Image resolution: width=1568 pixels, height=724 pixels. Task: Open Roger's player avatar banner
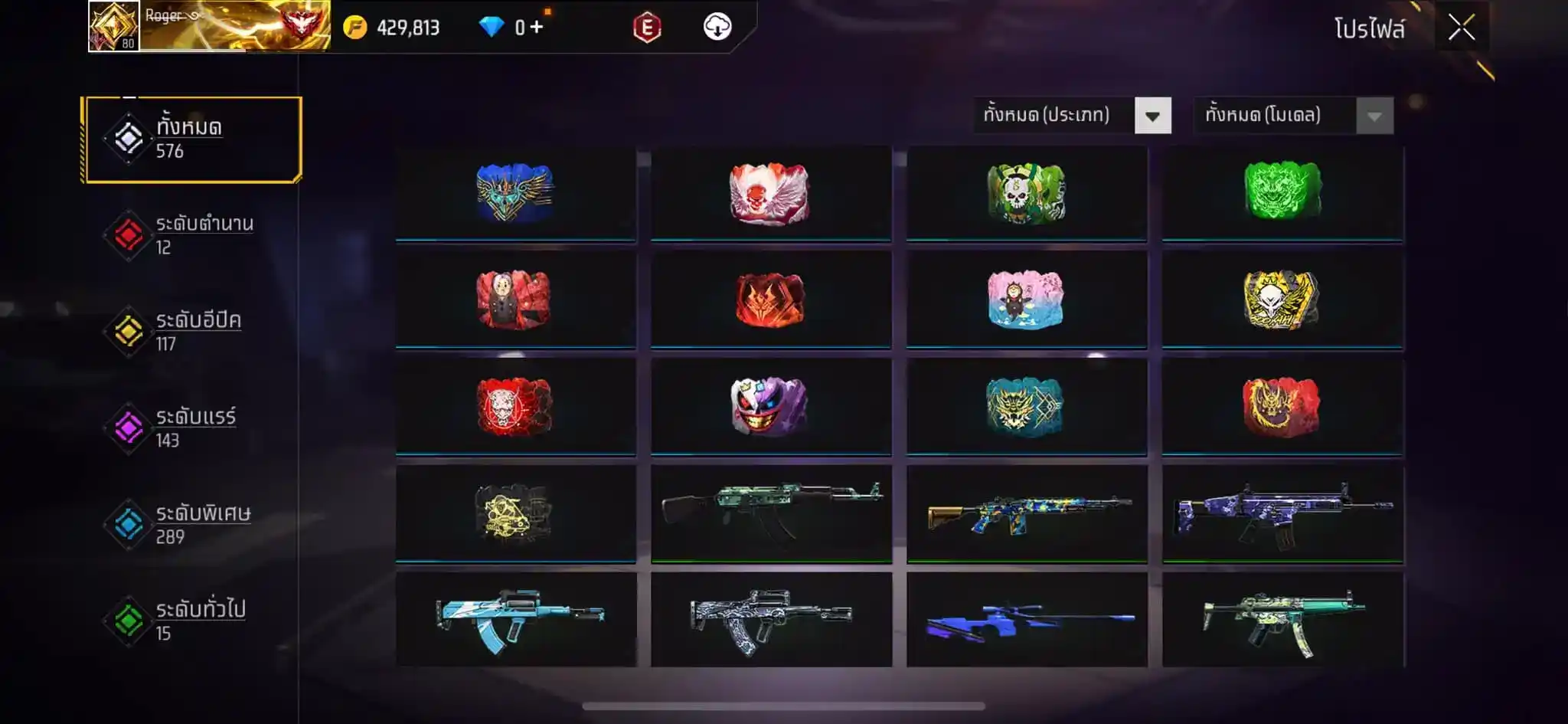click(x=209, y=26)
